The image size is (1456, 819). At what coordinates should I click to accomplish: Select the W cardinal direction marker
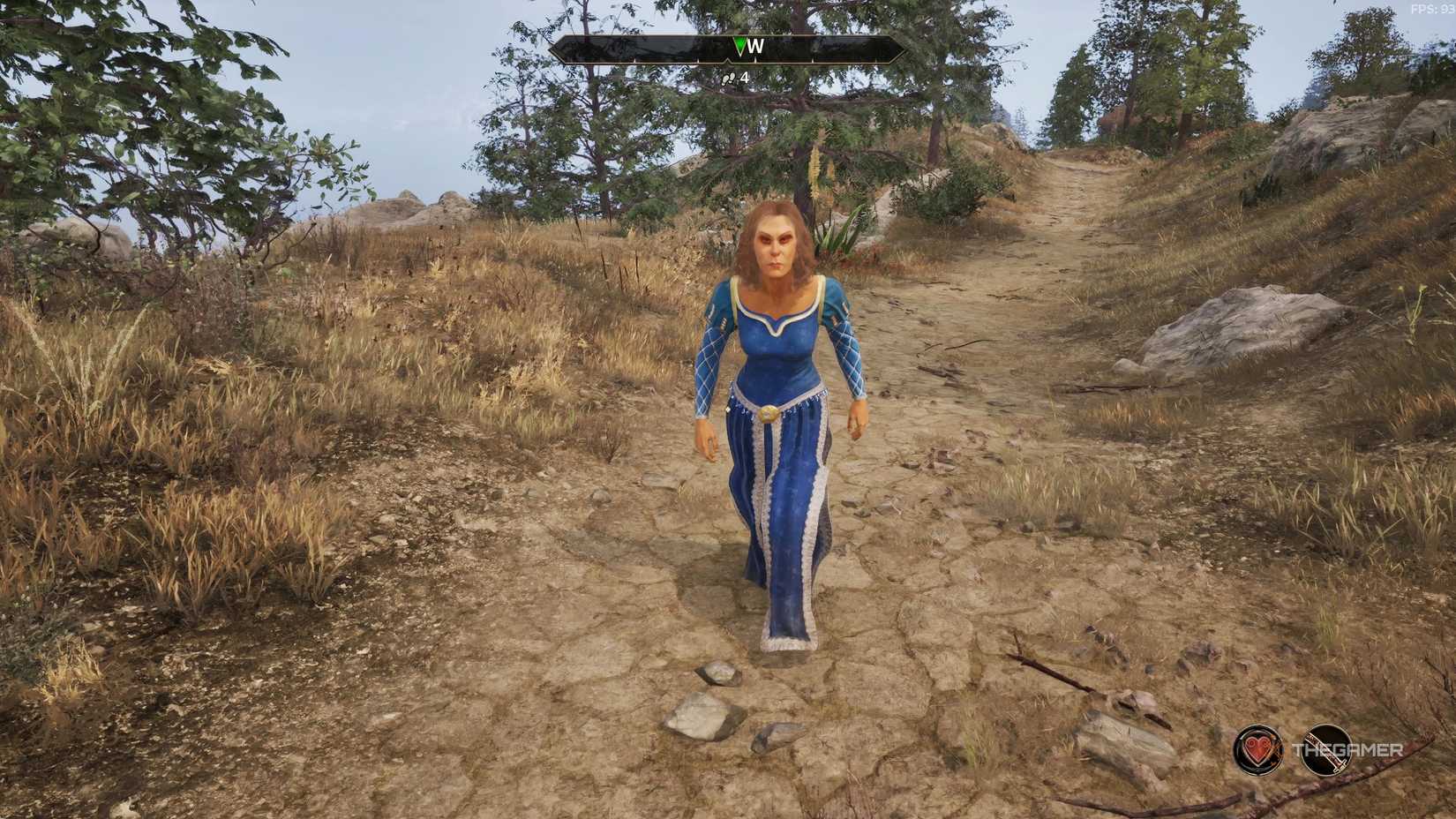click(757, 46)
